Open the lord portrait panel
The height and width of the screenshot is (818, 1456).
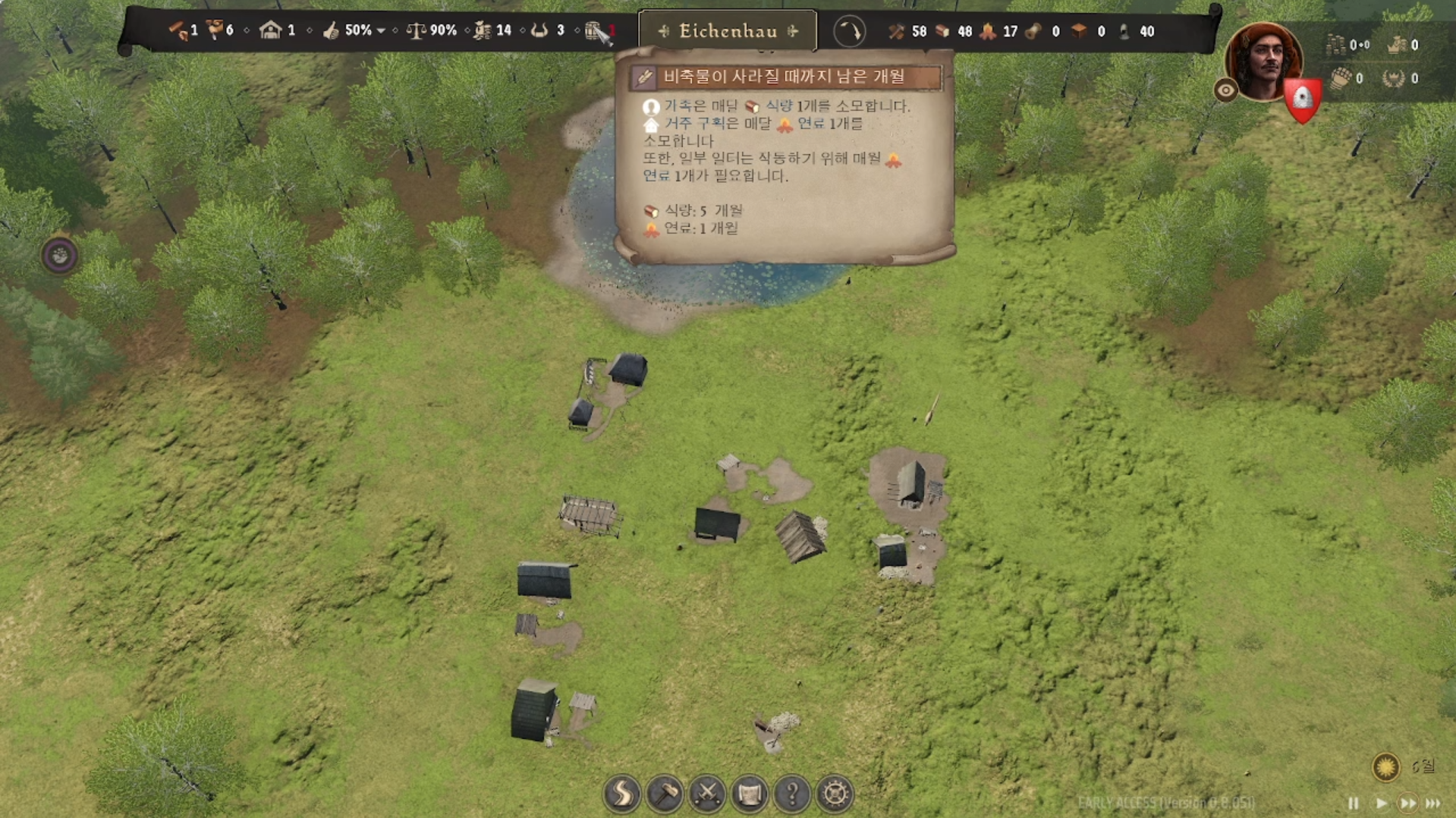pos(1262,61)
